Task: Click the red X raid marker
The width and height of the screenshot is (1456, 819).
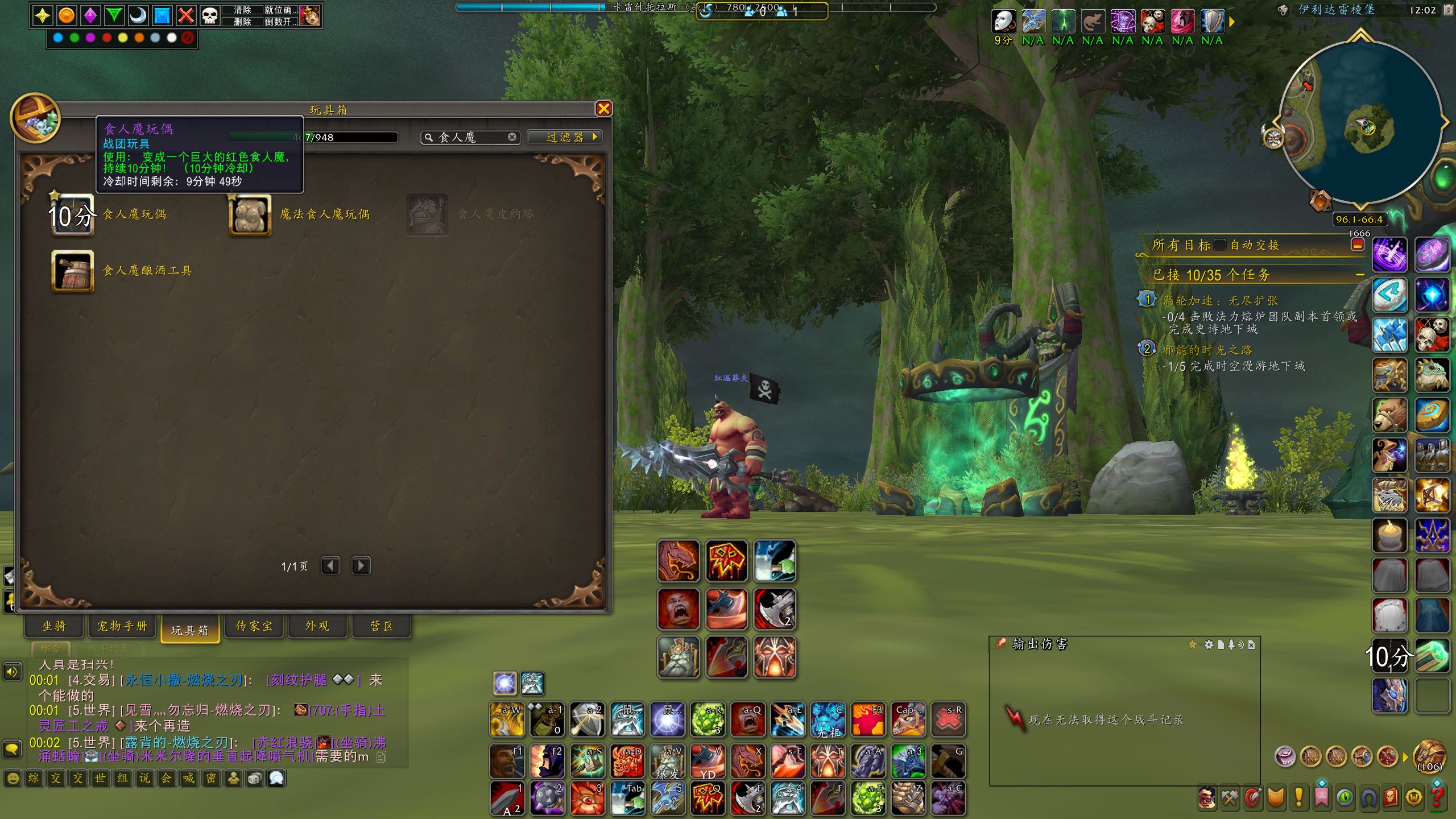Action: tap(186, 16)
